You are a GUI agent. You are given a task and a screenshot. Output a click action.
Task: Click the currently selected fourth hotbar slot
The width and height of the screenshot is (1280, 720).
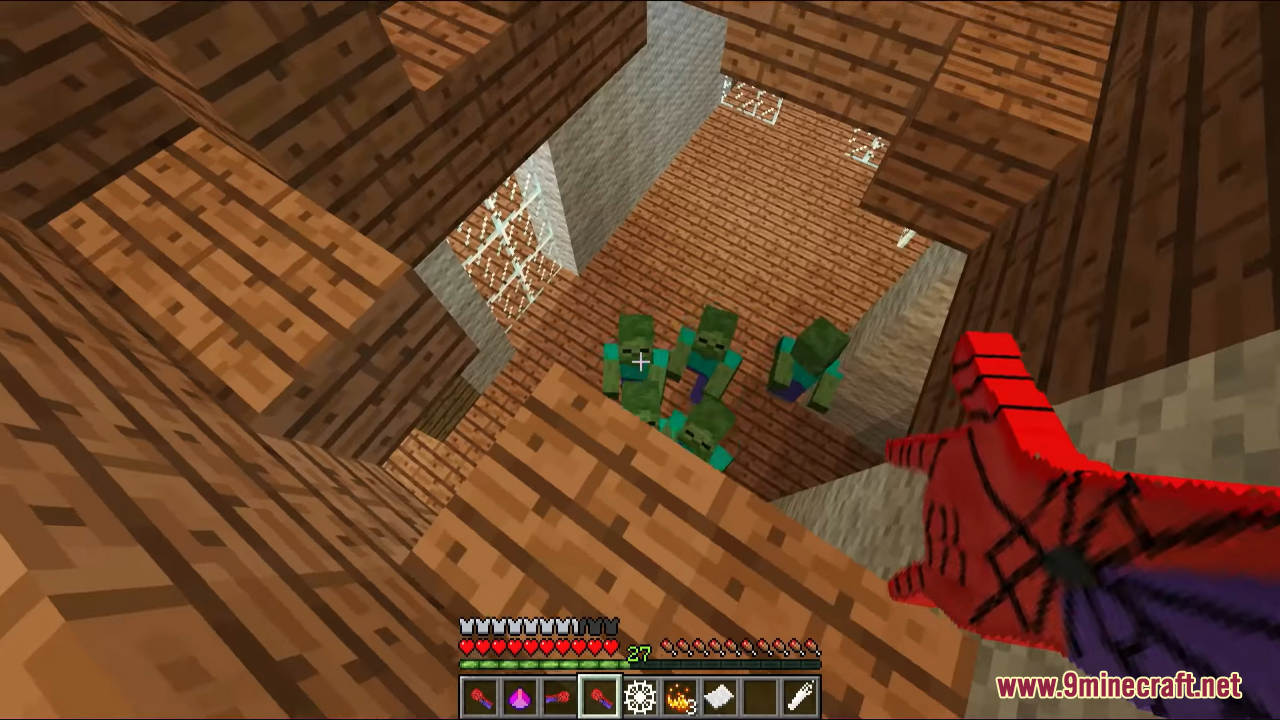click(x=600, y=697)
